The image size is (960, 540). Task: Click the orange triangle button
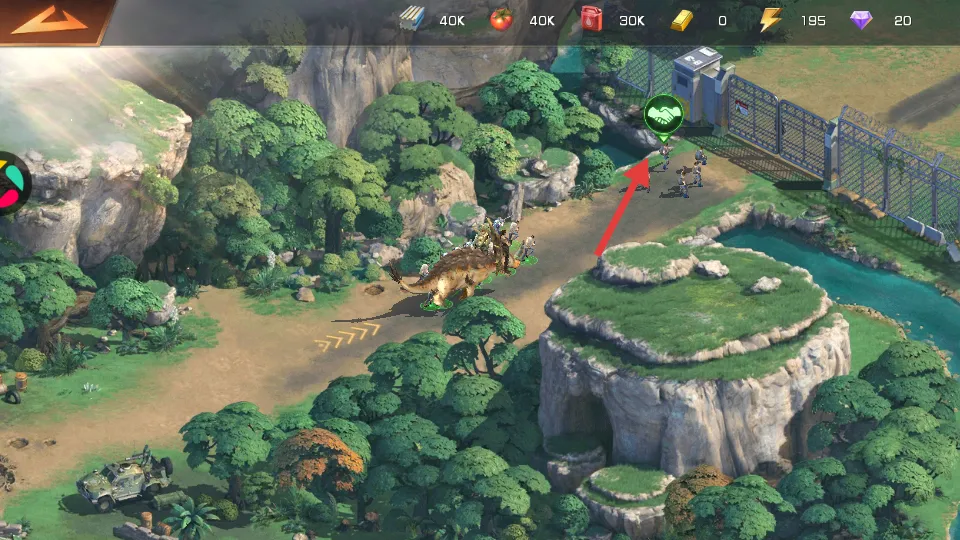coord(49,21)
